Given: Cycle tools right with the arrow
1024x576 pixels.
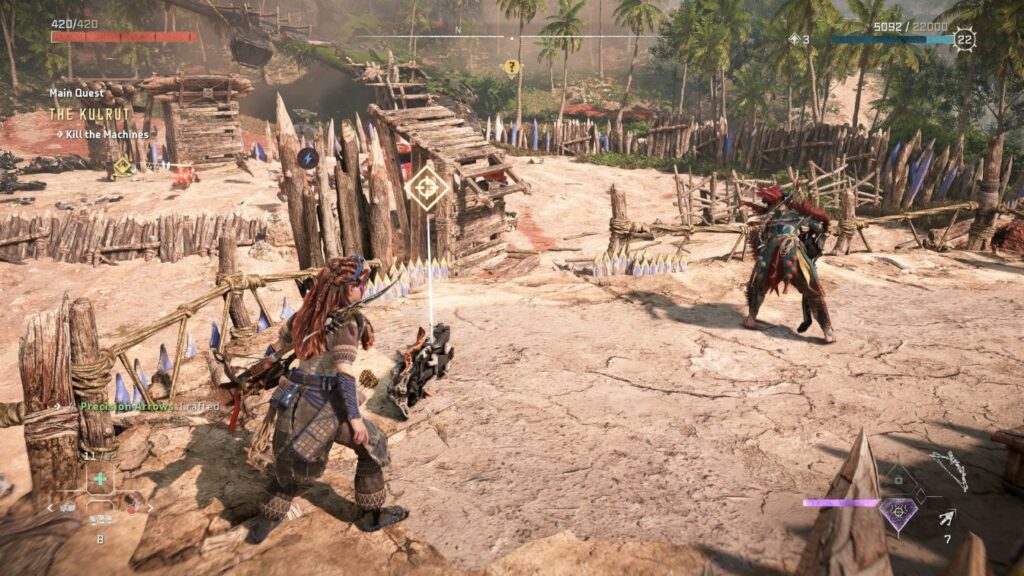Looking at the screenshot, I should pos(150,508).
